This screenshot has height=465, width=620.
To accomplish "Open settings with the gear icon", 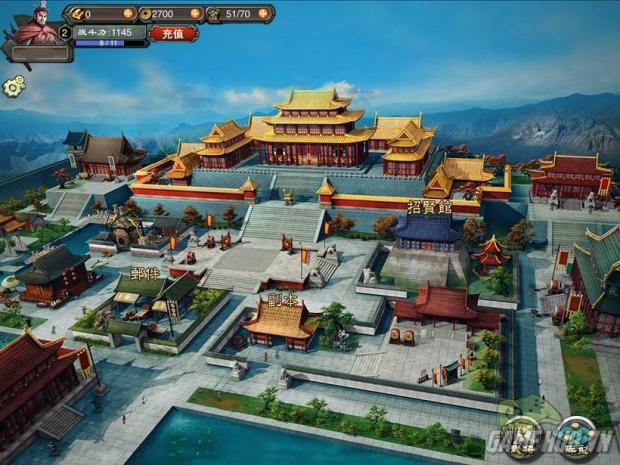I will click(13, 86).
